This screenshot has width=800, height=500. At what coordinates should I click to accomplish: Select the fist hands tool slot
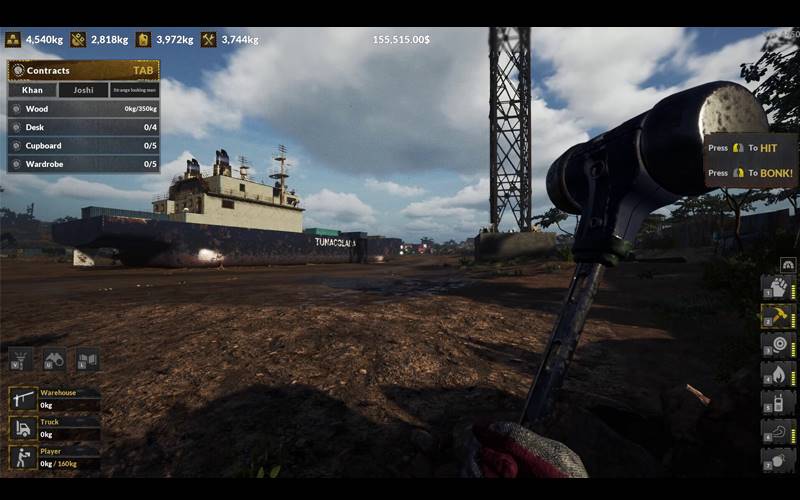[778, 287]
